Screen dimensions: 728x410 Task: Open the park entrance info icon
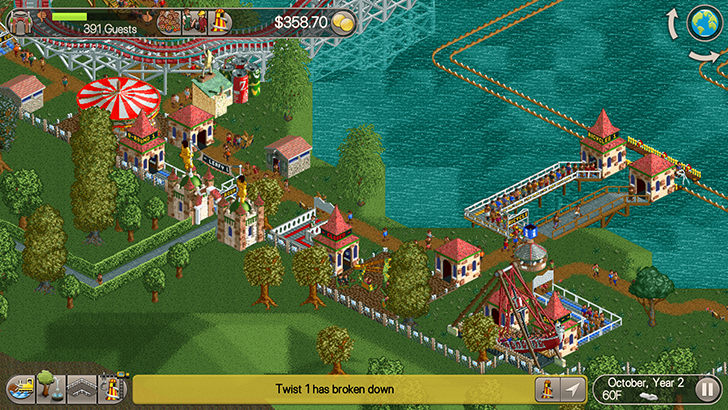click(x=19, y=21)
